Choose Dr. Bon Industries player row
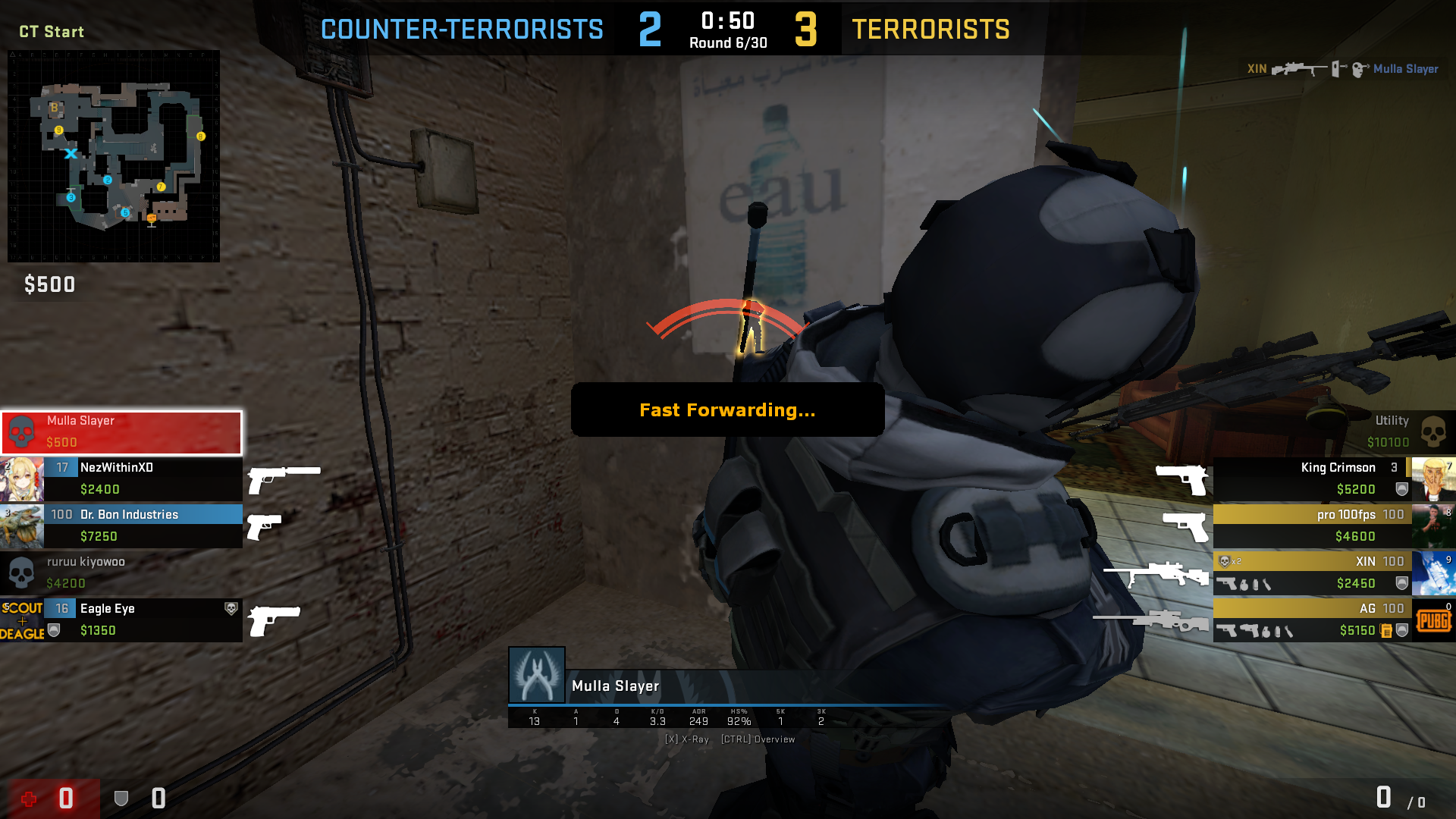 click(143, 526)
